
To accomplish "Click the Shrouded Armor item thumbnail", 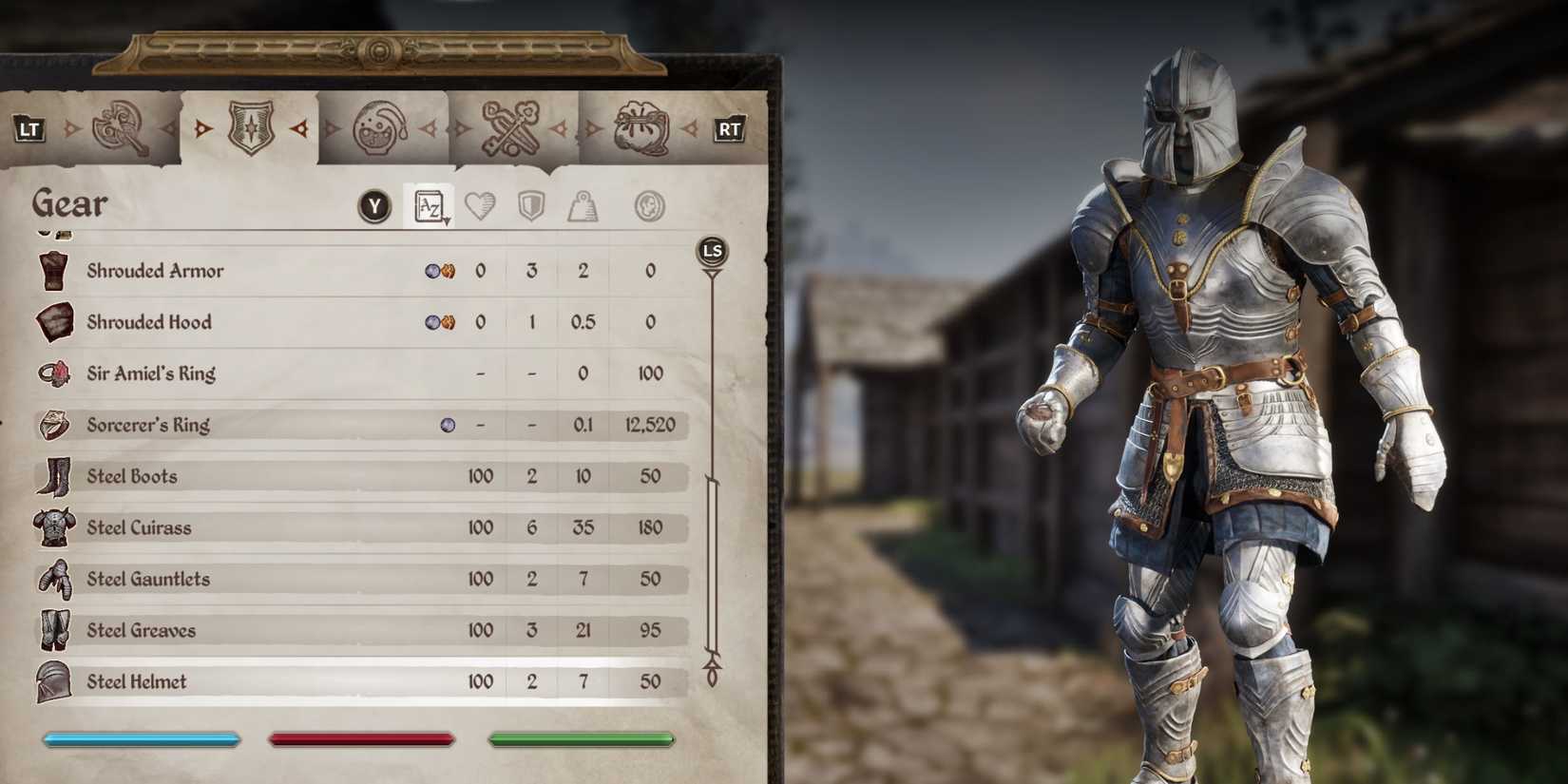I will pyautogui.click(x=54, y=271).
